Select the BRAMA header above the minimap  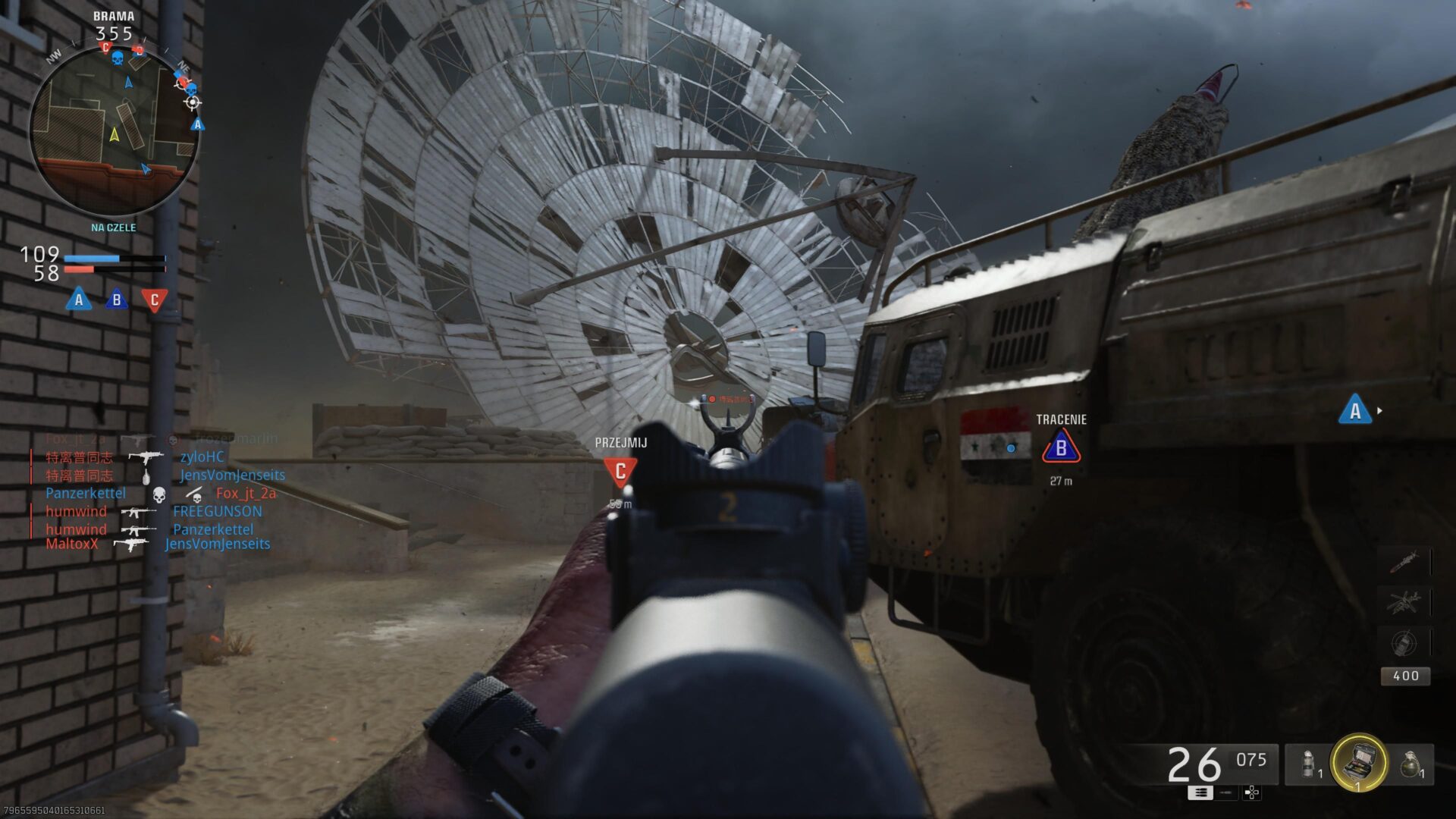tap(114, 14)
